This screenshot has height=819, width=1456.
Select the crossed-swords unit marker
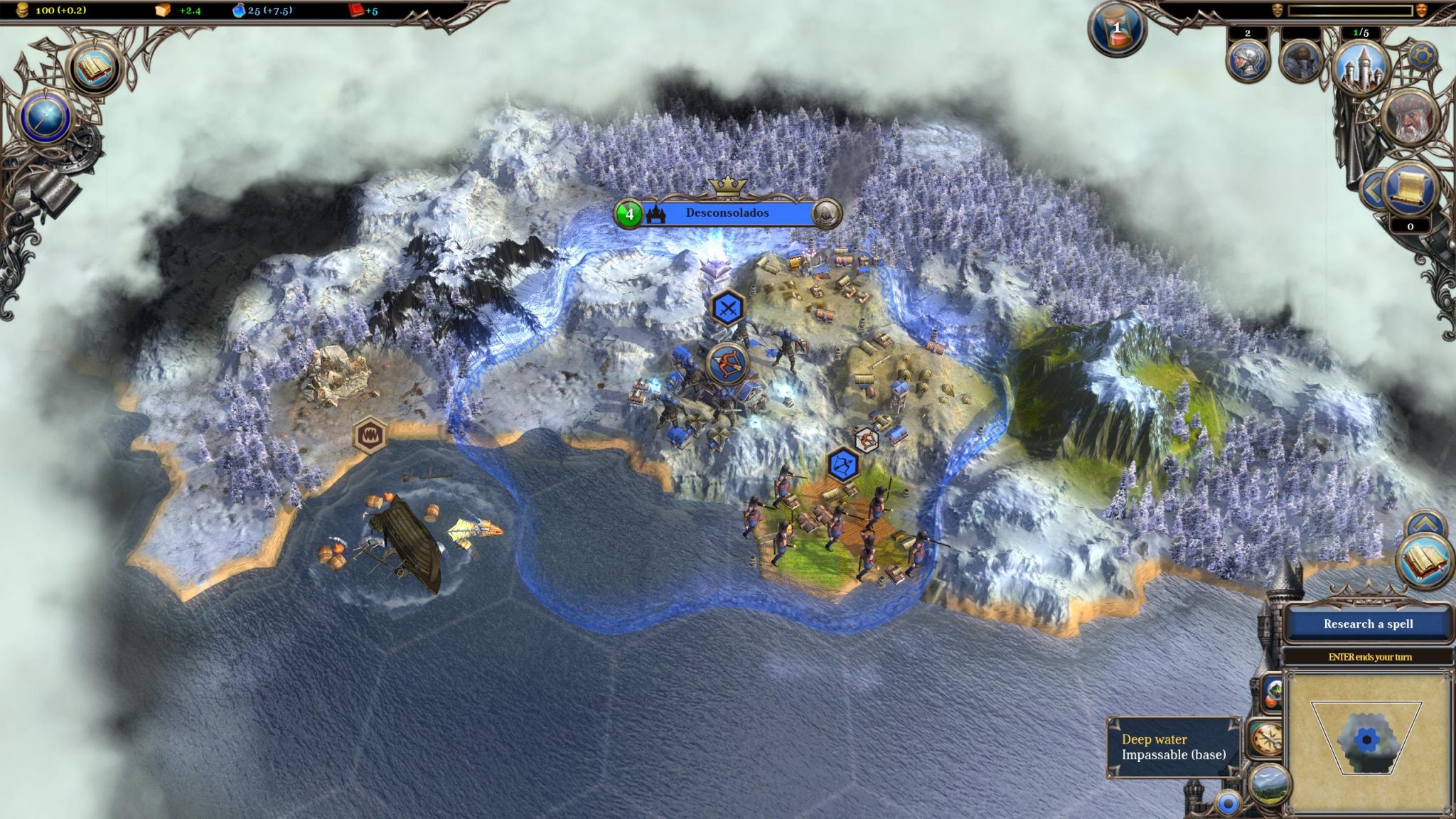pos(728,309)
